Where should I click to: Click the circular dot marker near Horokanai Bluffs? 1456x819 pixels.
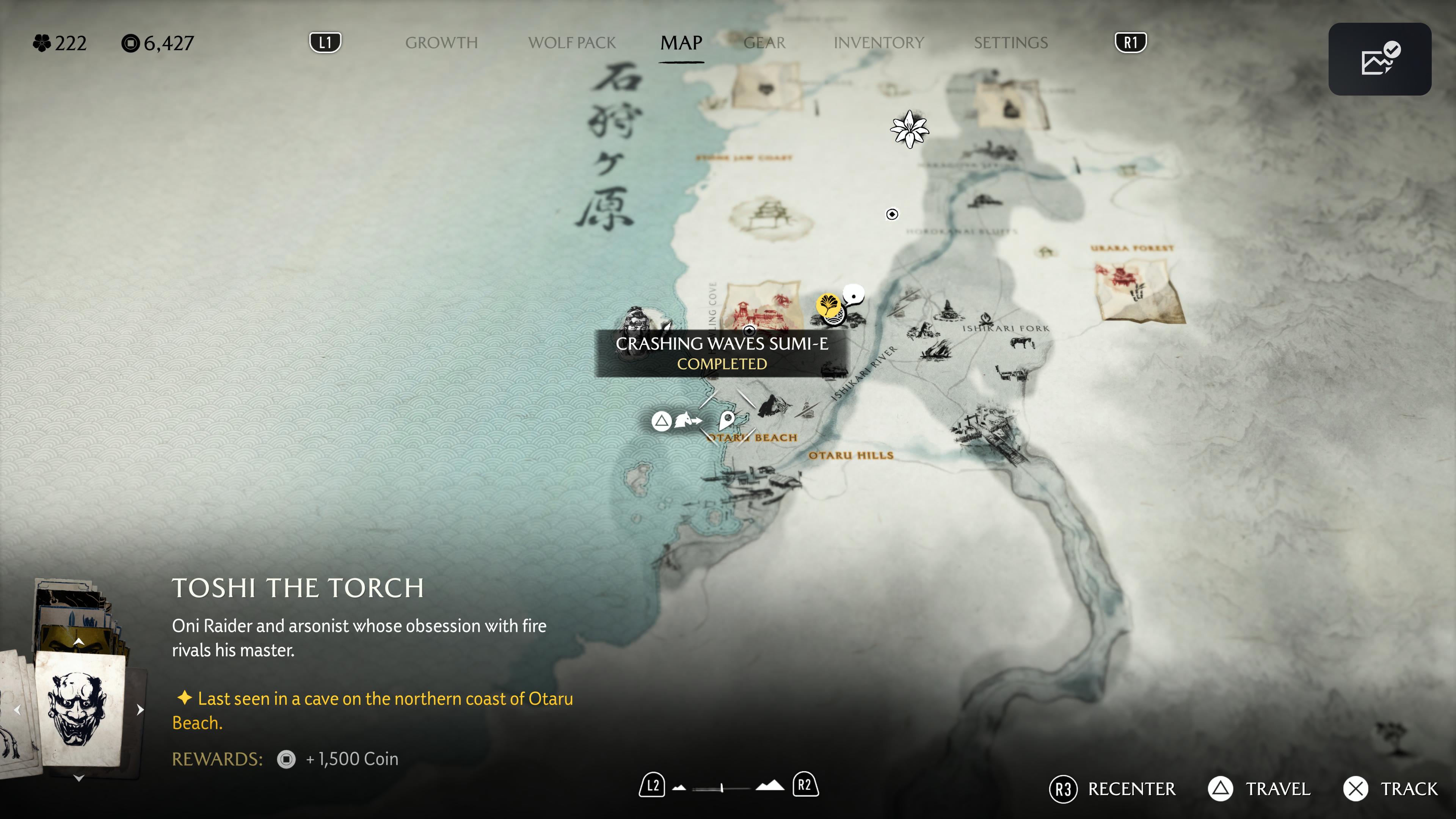pos(892,214)
